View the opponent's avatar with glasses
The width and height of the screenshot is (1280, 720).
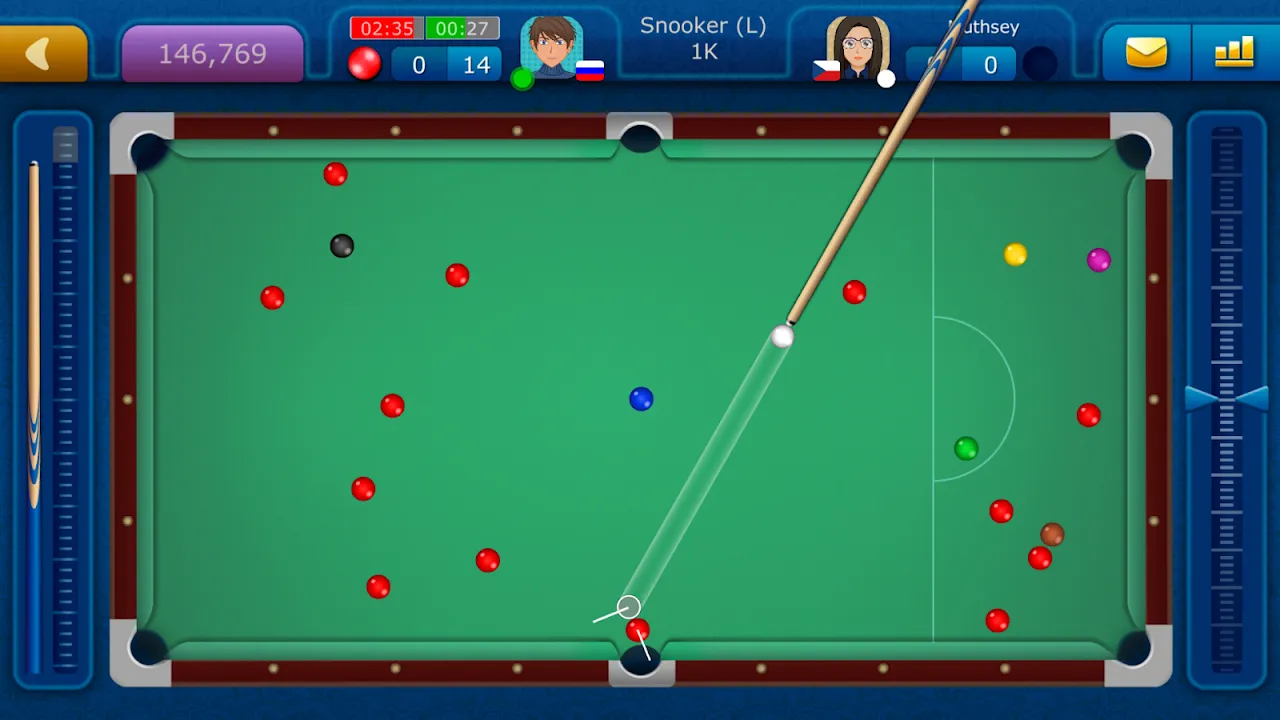[x=857, y=46]
